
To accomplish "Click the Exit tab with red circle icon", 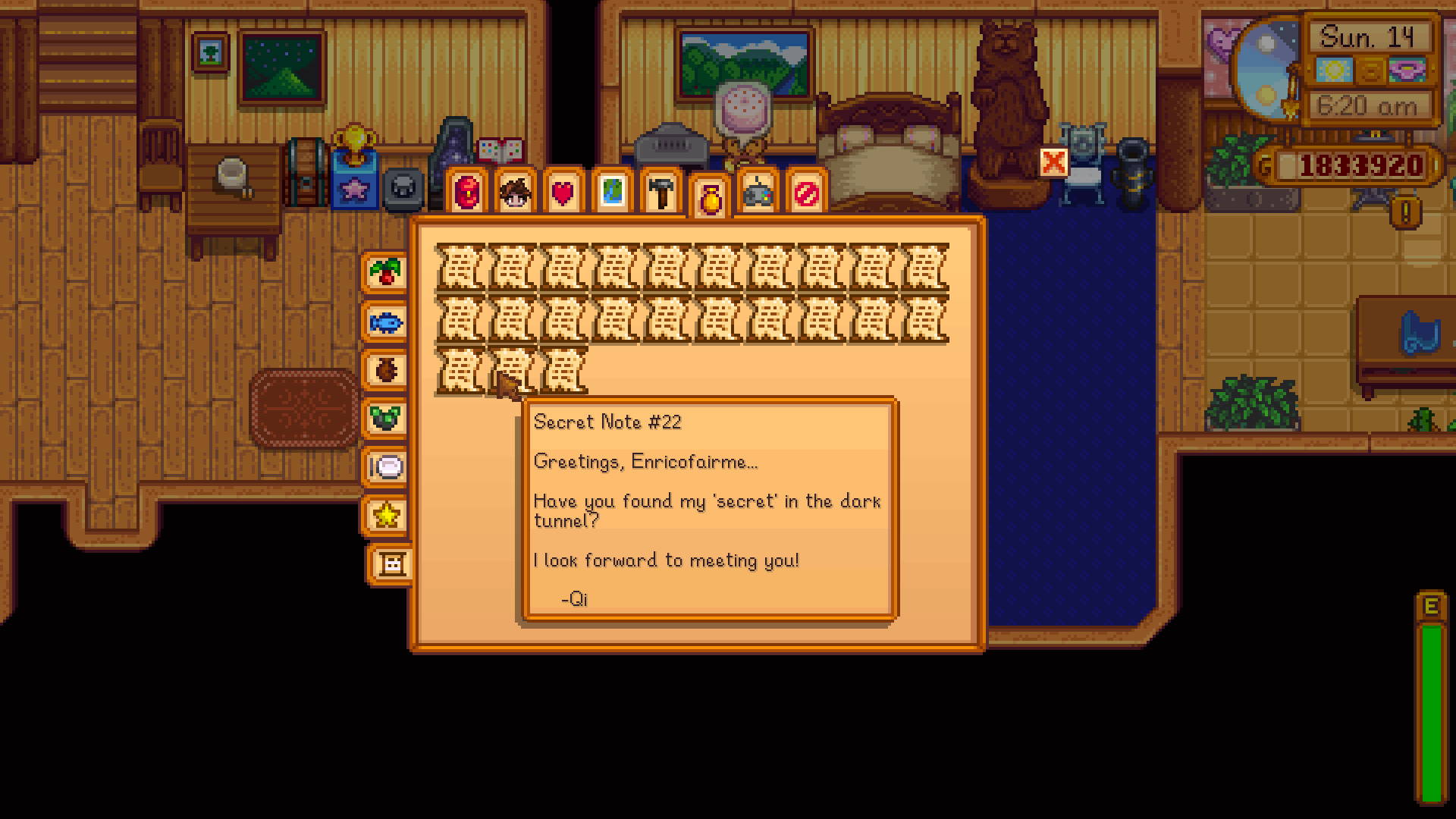I will (x=808, y=193).
